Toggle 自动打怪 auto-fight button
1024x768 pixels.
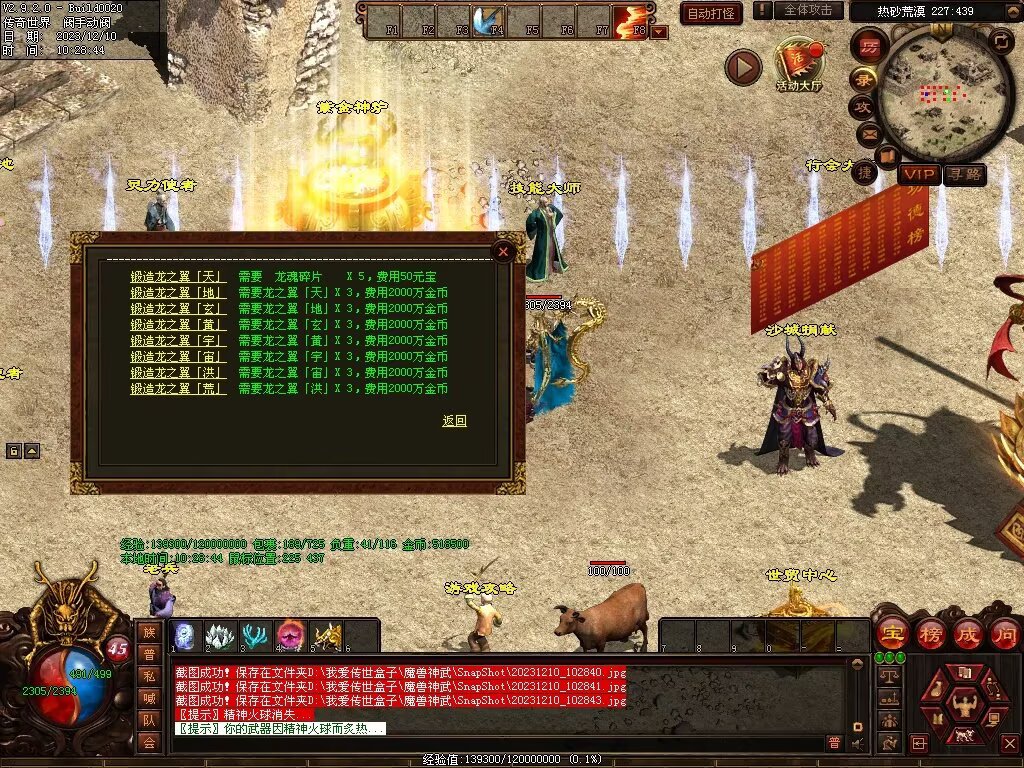tap(711, 13)
